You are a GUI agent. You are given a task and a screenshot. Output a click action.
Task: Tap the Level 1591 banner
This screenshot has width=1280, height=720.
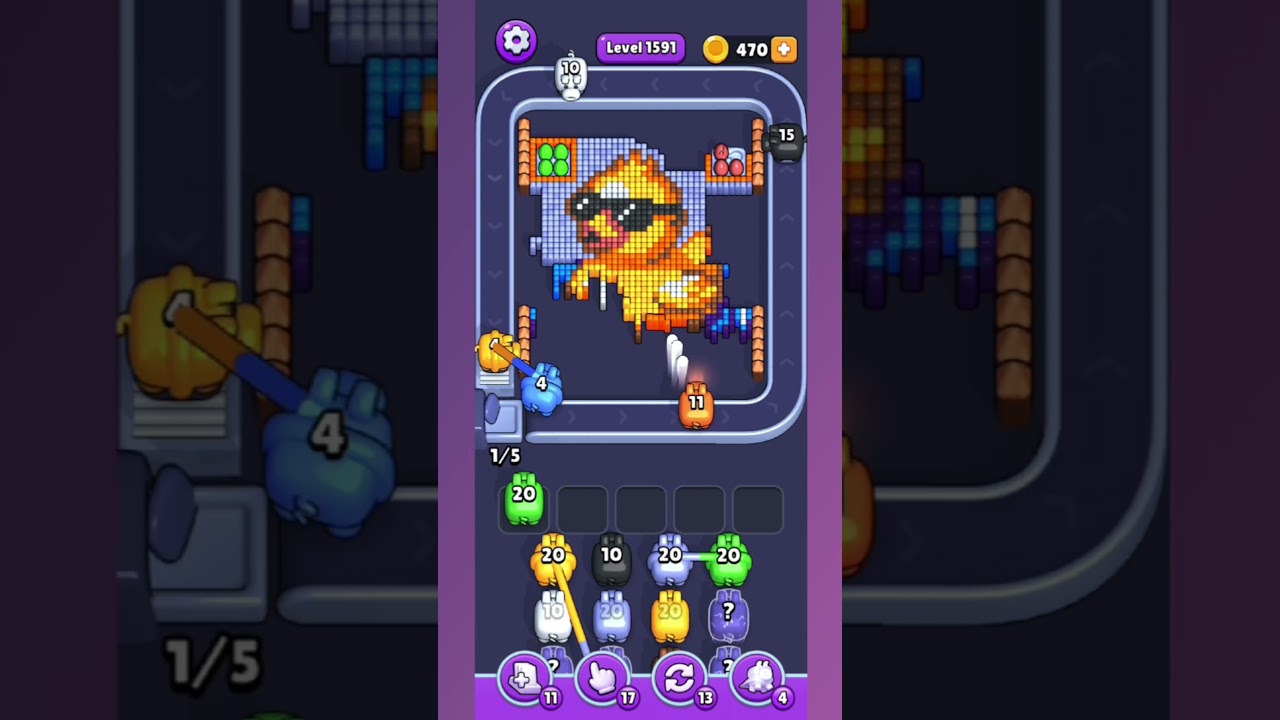[640, 47]
